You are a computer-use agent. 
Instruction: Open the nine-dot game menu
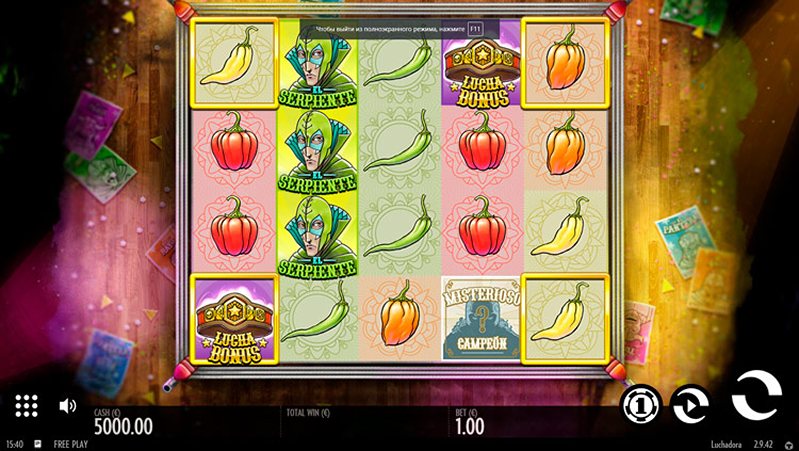click(x=27, y=405)
